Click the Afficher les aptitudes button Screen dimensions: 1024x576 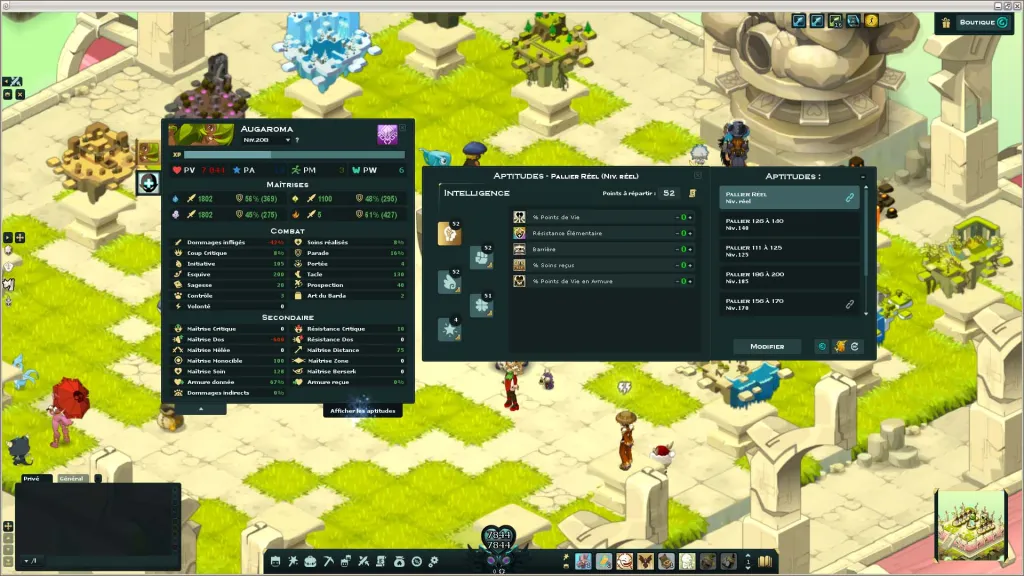tap(363, 410)
